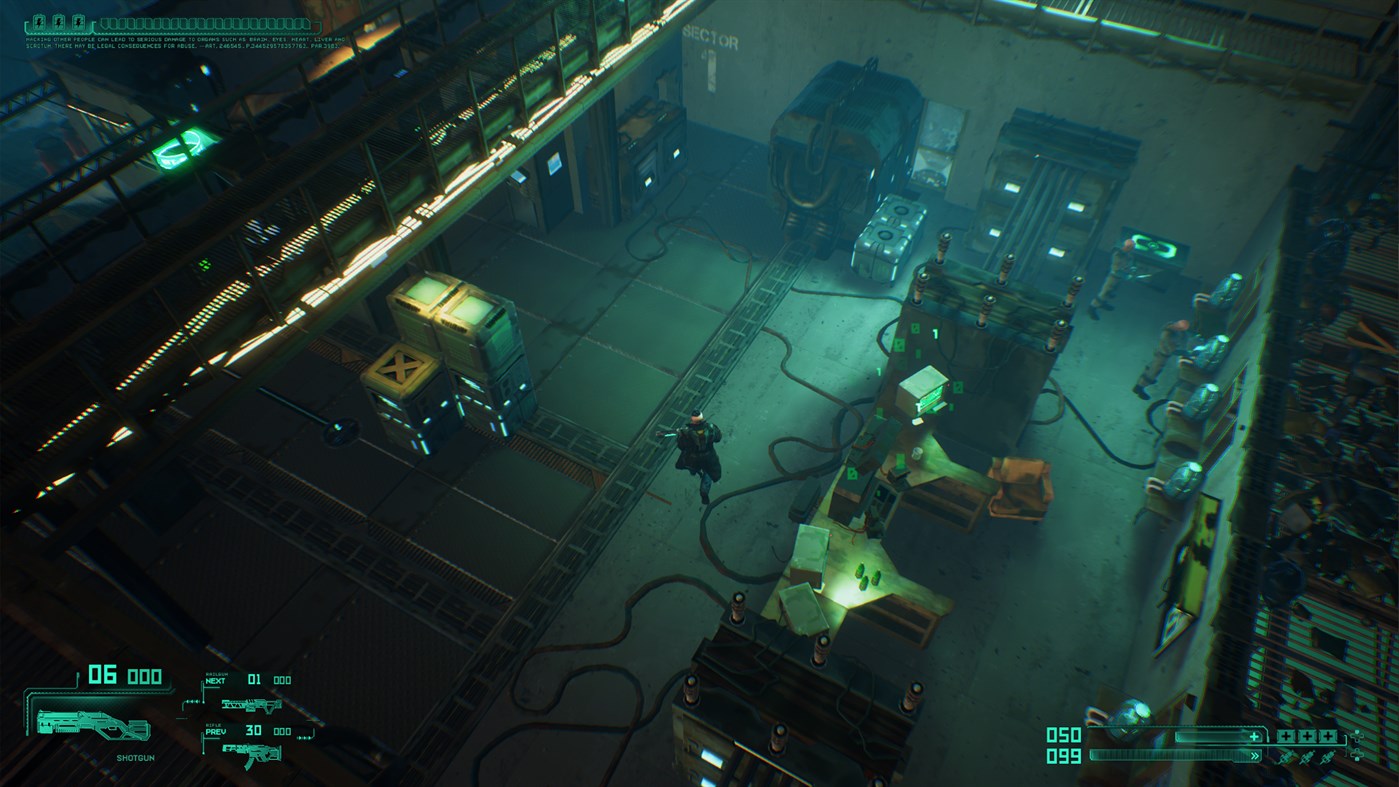Viewport: 1399px width, 787px height.
Task: Click the first battery lightning icon top-left
Action: [x=38, y=22]
